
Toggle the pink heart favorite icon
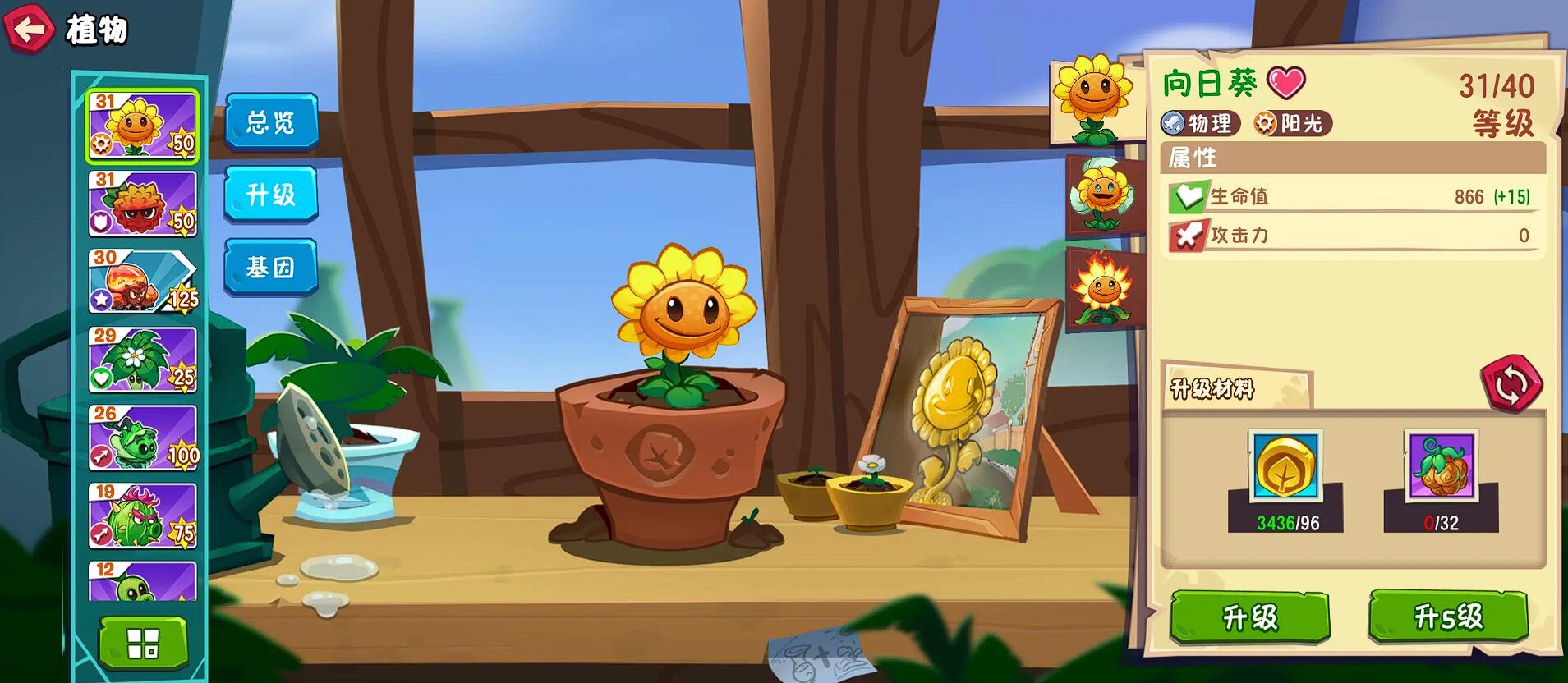(1285, 83)
